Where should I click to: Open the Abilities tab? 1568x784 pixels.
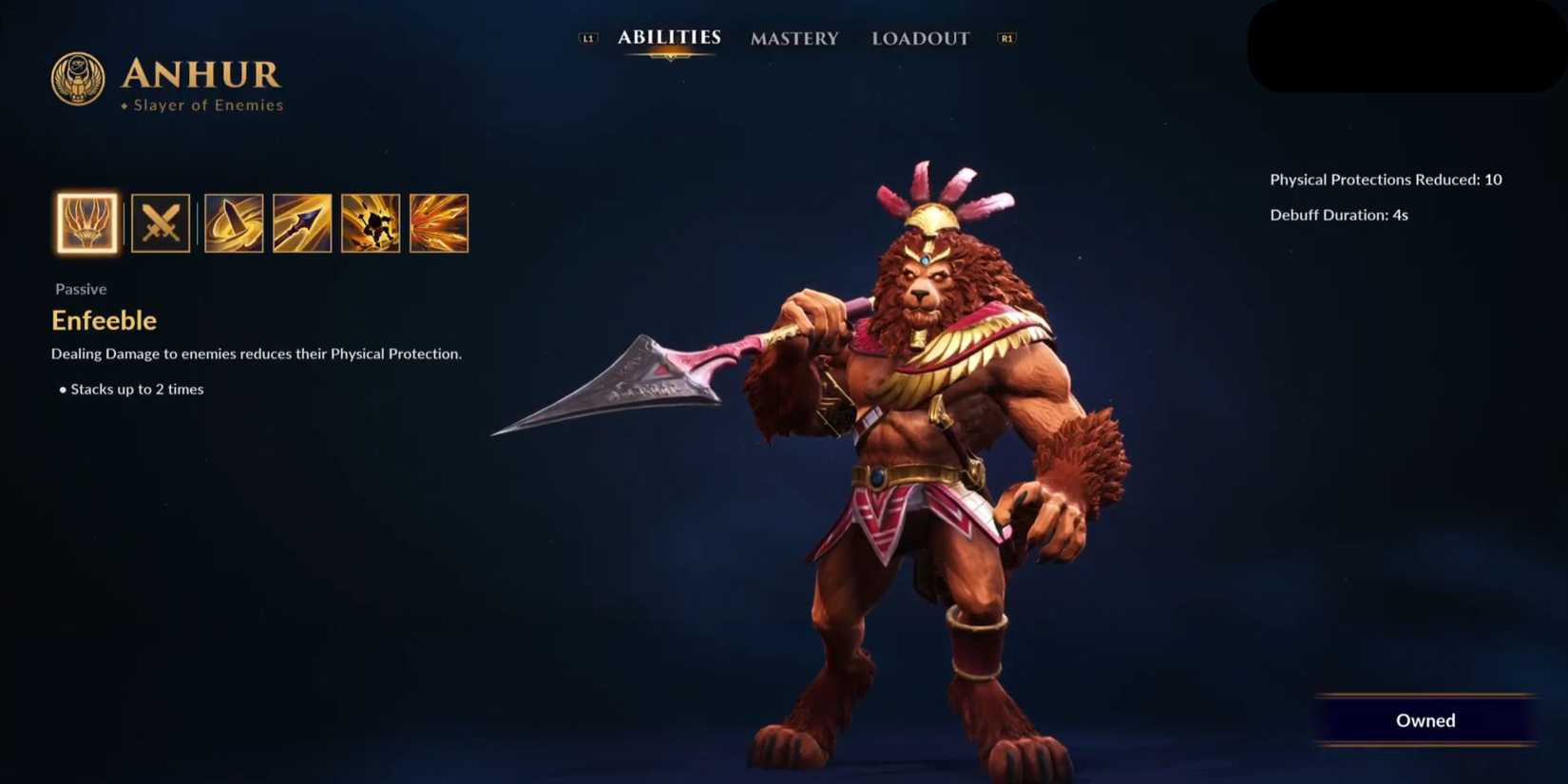point(669,38)
